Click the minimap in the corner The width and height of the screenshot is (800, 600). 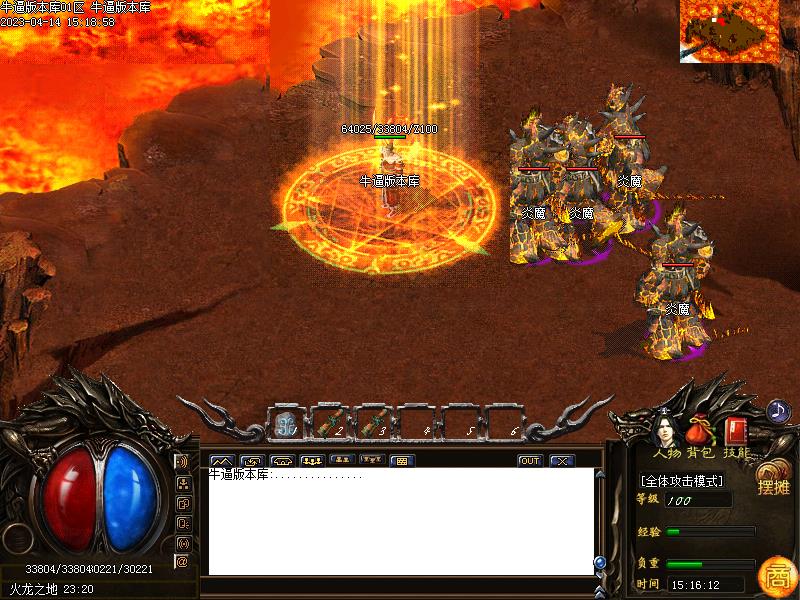click(x=729, y=31)
